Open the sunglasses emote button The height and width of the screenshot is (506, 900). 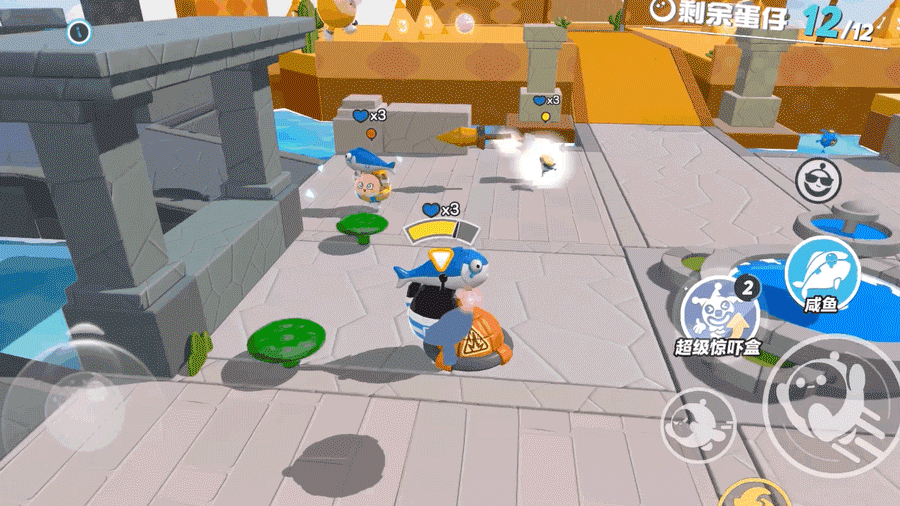click(818, 180)
